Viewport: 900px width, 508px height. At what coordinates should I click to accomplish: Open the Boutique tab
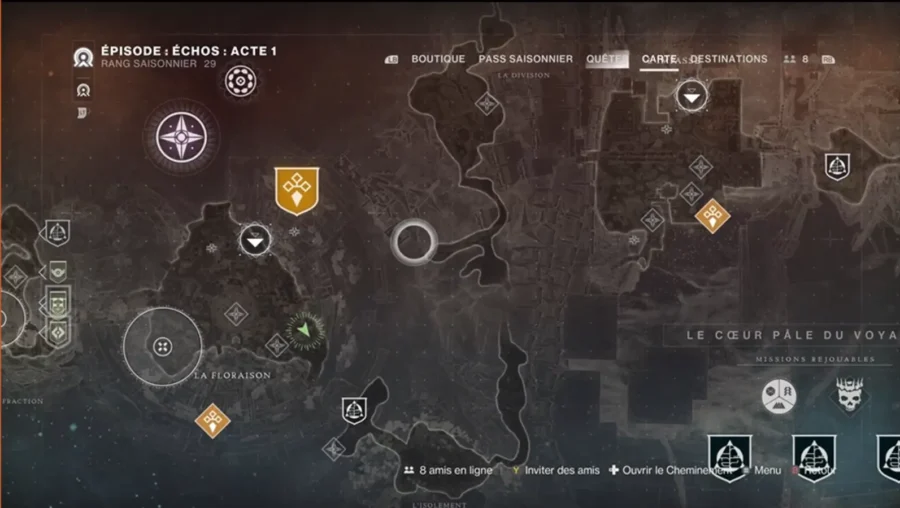[438, 59]
